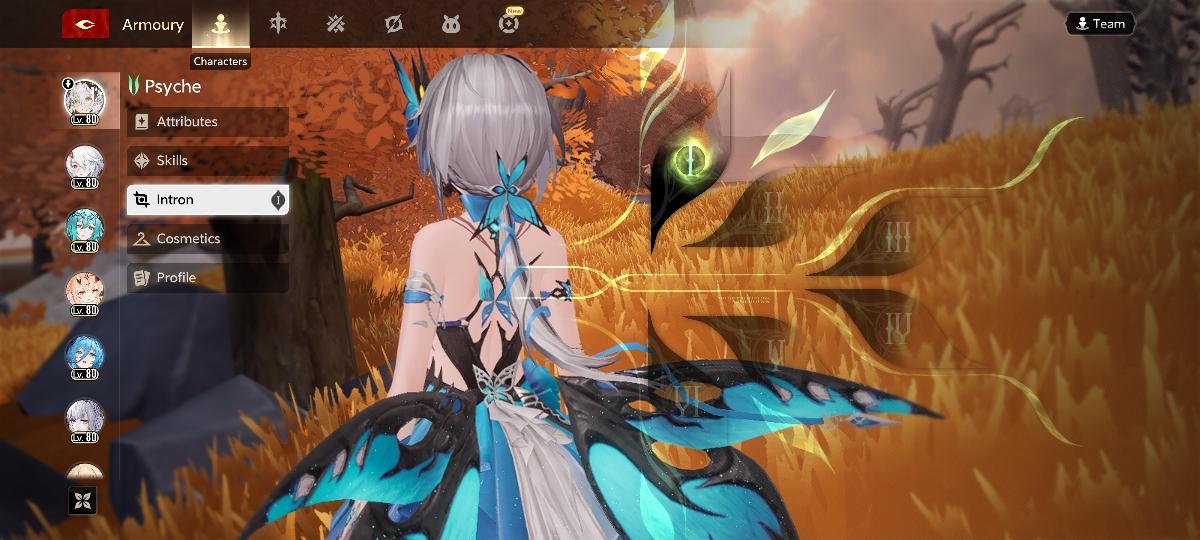
Task: Click the red back button beside Armoury
Action: (x=85, y=24)
